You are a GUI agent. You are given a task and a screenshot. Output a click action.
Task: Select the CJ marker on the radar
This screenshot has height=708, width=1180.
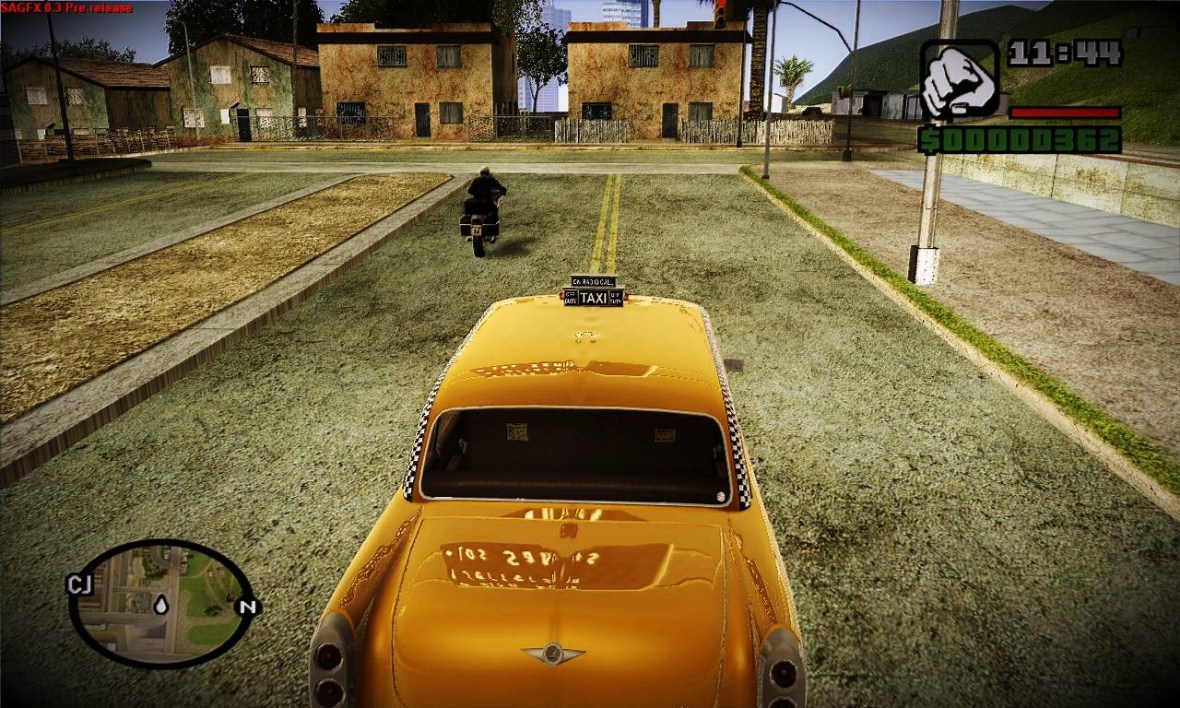click(79, 584)
